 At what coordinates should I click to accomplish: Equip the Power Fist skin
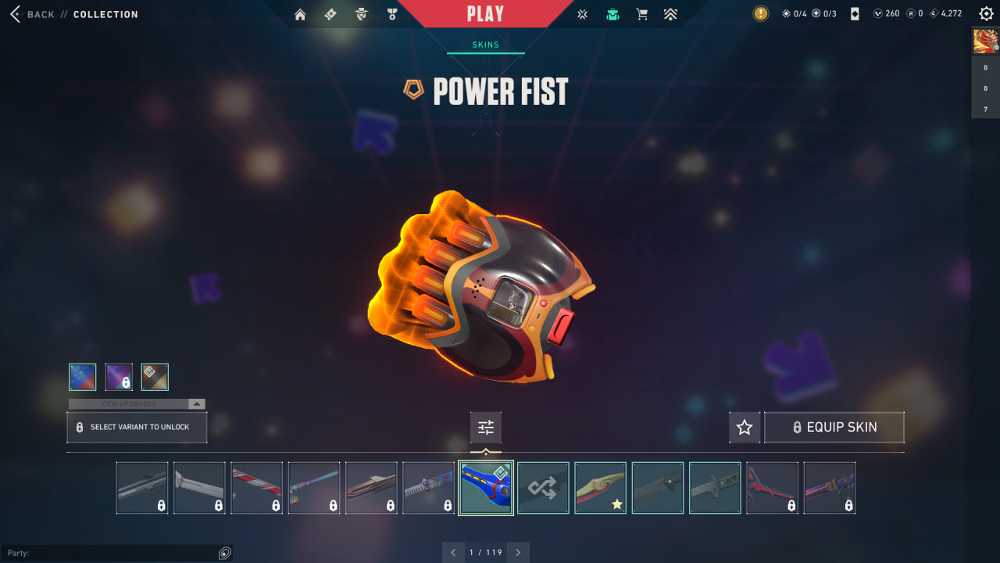click(834, 427)
